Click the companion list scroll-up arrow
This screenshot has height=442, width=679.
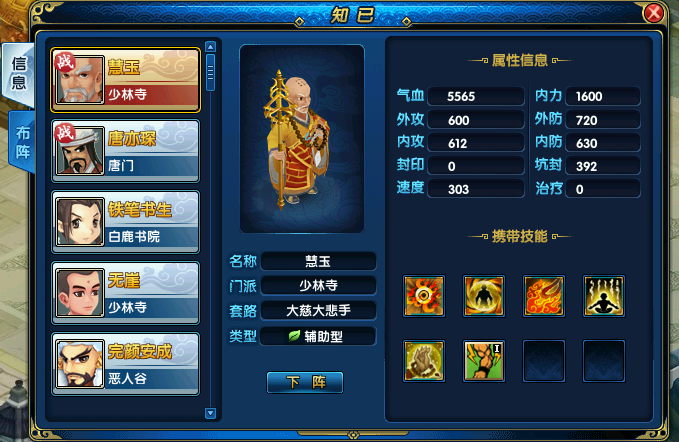click(210, 46)
